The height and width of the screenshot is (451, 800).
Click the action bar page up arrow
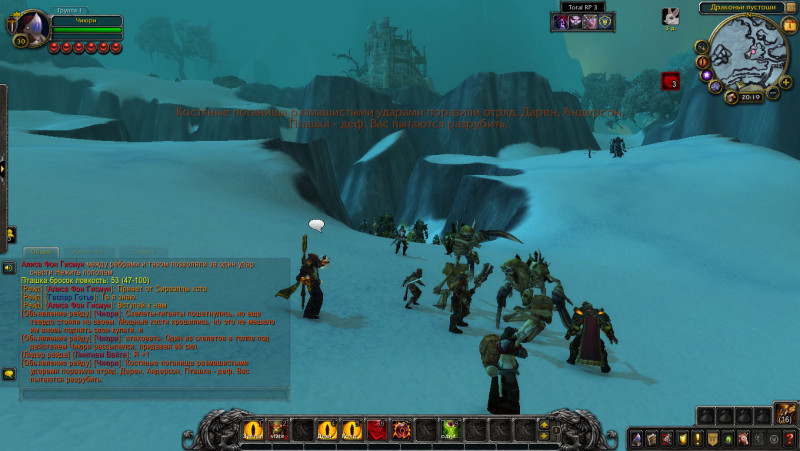coord(544,424)
